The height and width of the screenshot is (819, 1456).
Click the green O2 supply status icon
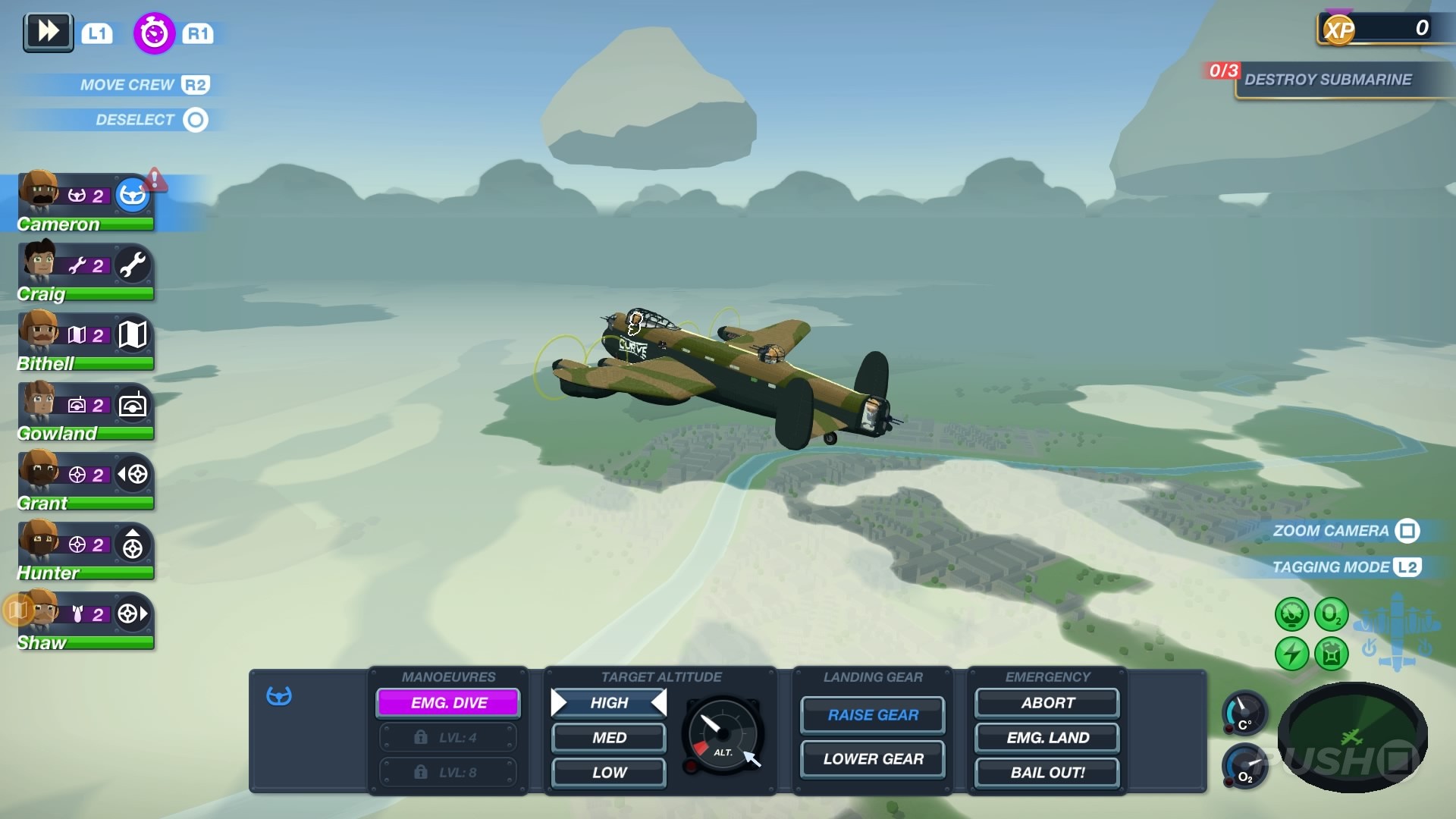(x=1332, y=614)
